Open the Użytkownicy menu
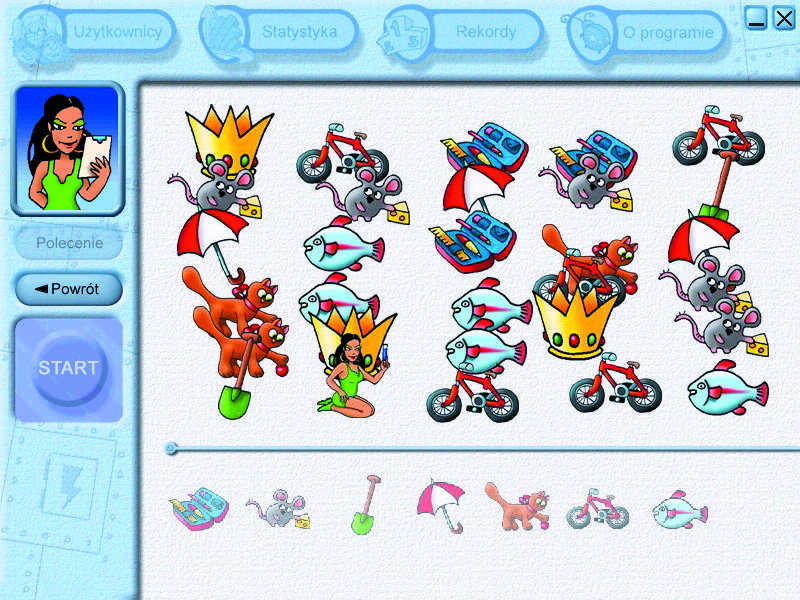This screenshot has height=600, width=800. [x=117, y=32]
